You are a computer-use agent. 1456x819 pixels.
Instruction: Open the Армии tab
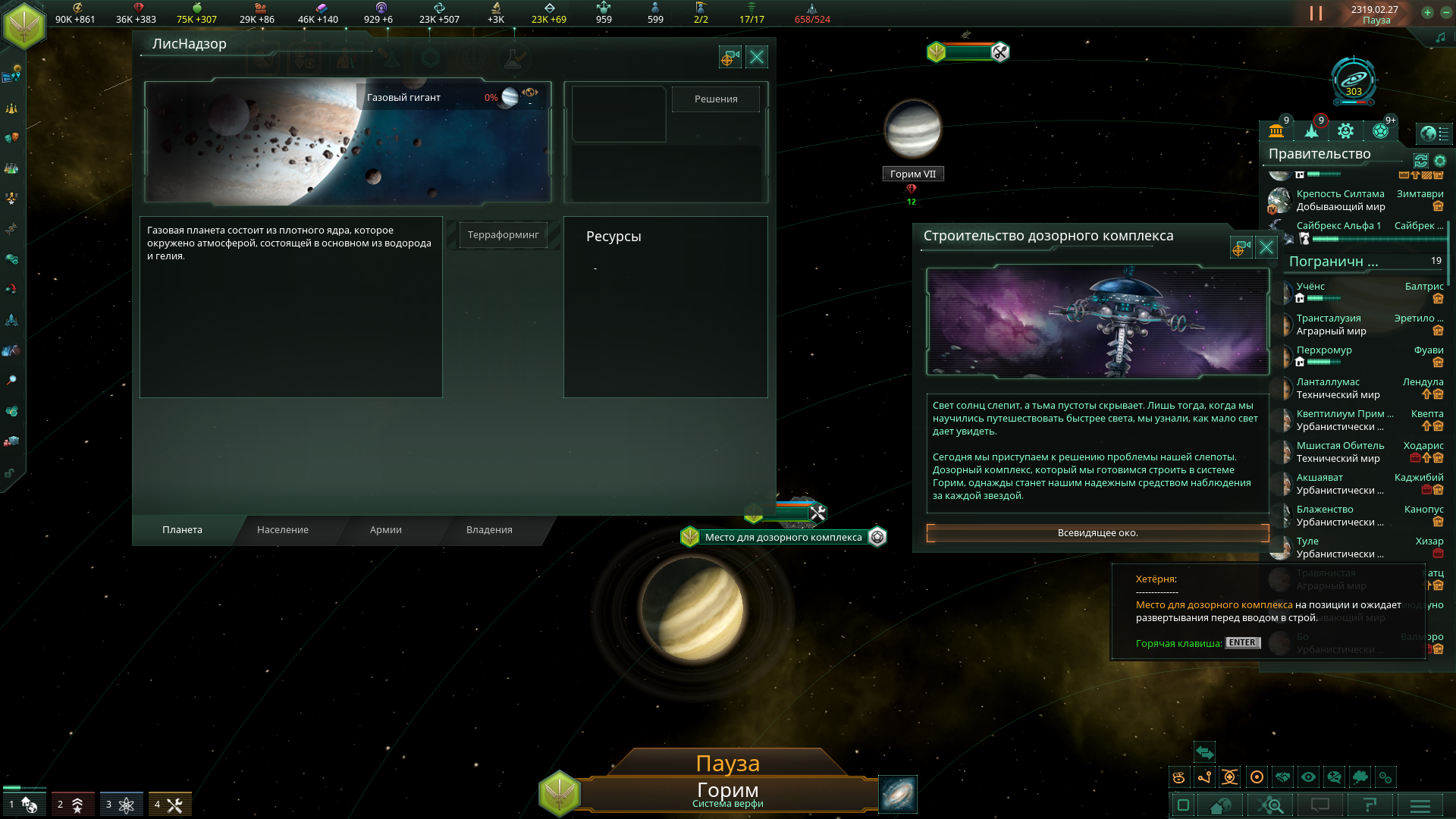pos(385,530)
